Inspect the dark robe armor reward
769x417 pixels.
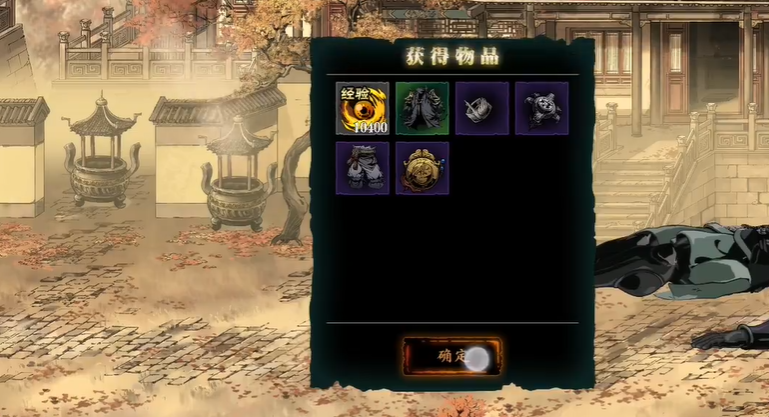coord(422,108)
